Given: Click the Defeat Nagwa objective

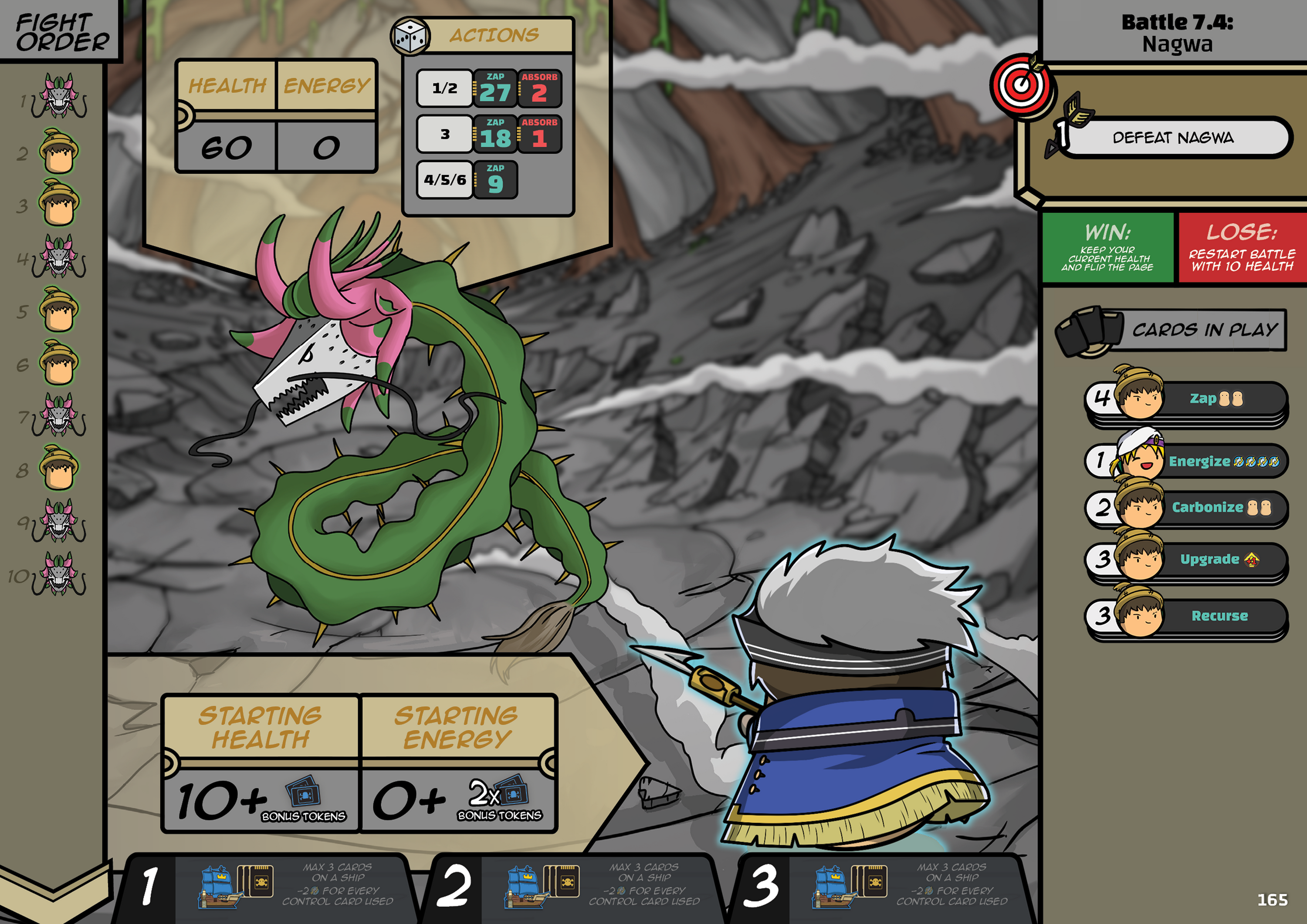Looking at the screenshot, I should pos(1173,138).
